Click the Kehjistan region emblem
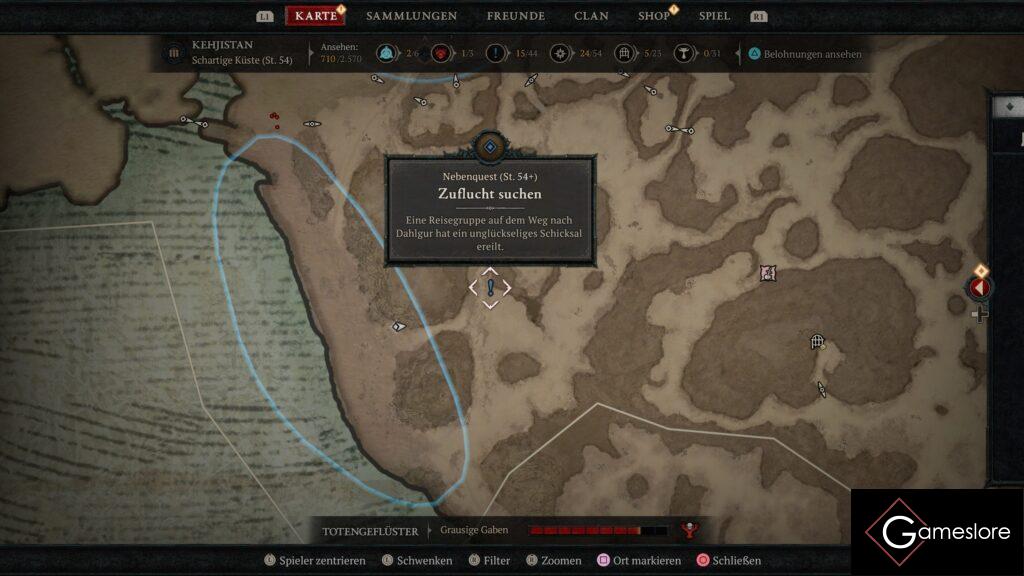 pyautogui.click(x=174, y=52)
